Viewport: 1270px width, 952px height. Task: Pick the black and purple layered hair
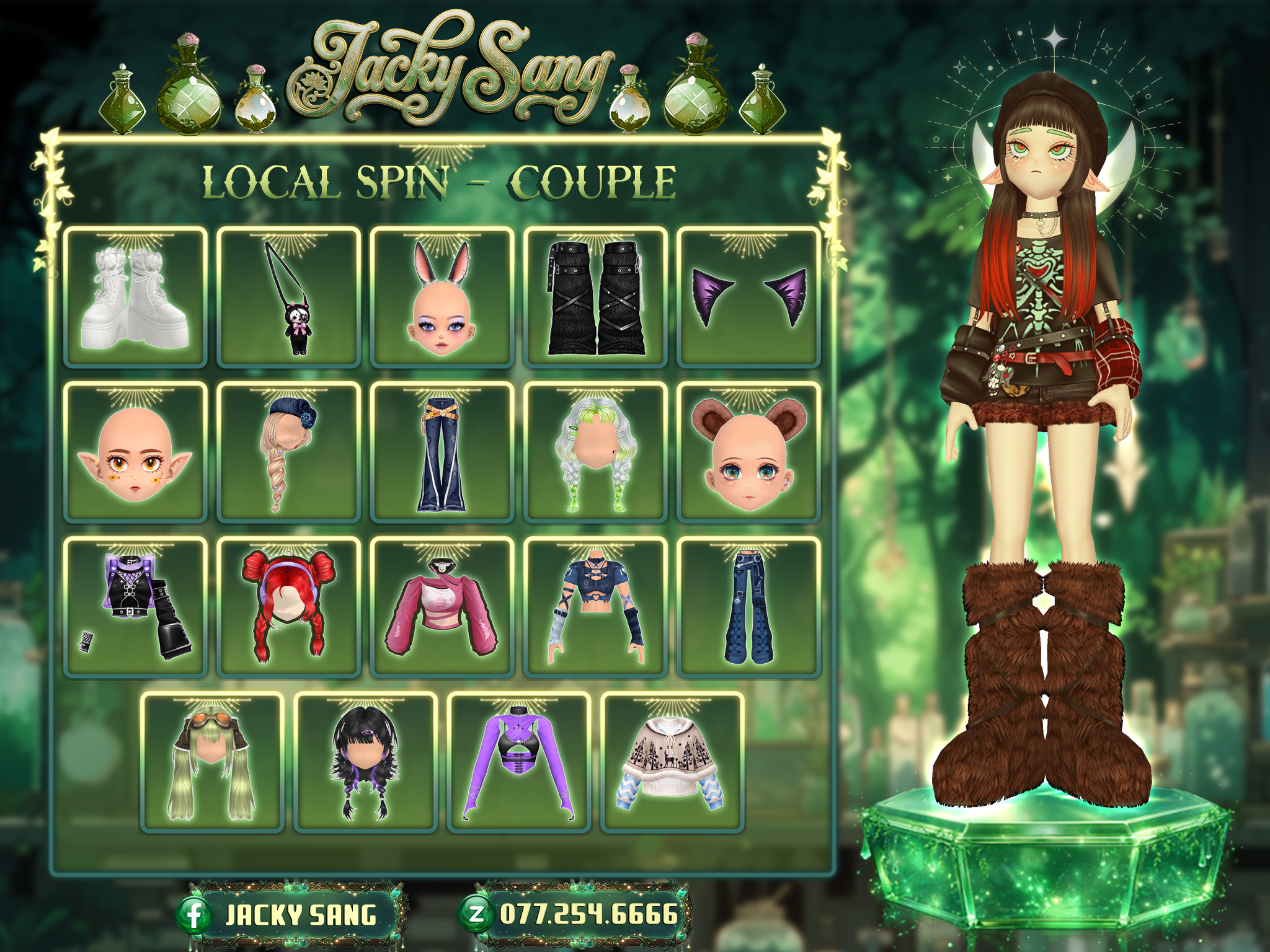(x=365, y=762)
